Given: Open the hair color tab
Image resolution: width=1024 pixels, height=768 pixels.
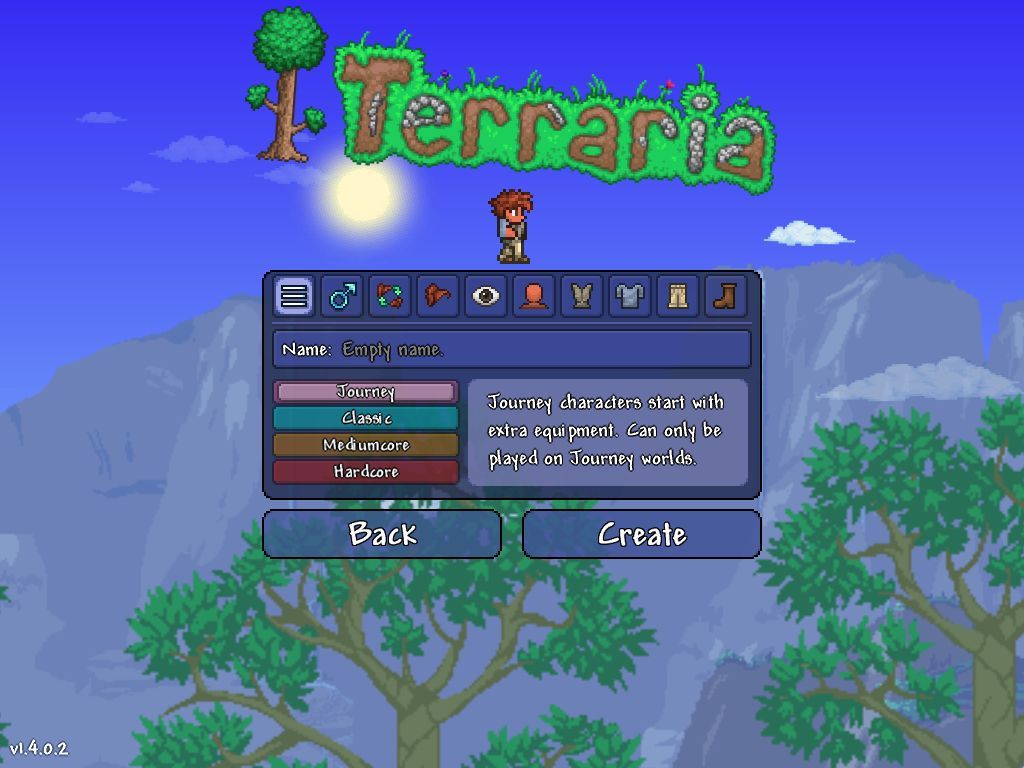Looking at the screenshot, I should pos(437,296).
